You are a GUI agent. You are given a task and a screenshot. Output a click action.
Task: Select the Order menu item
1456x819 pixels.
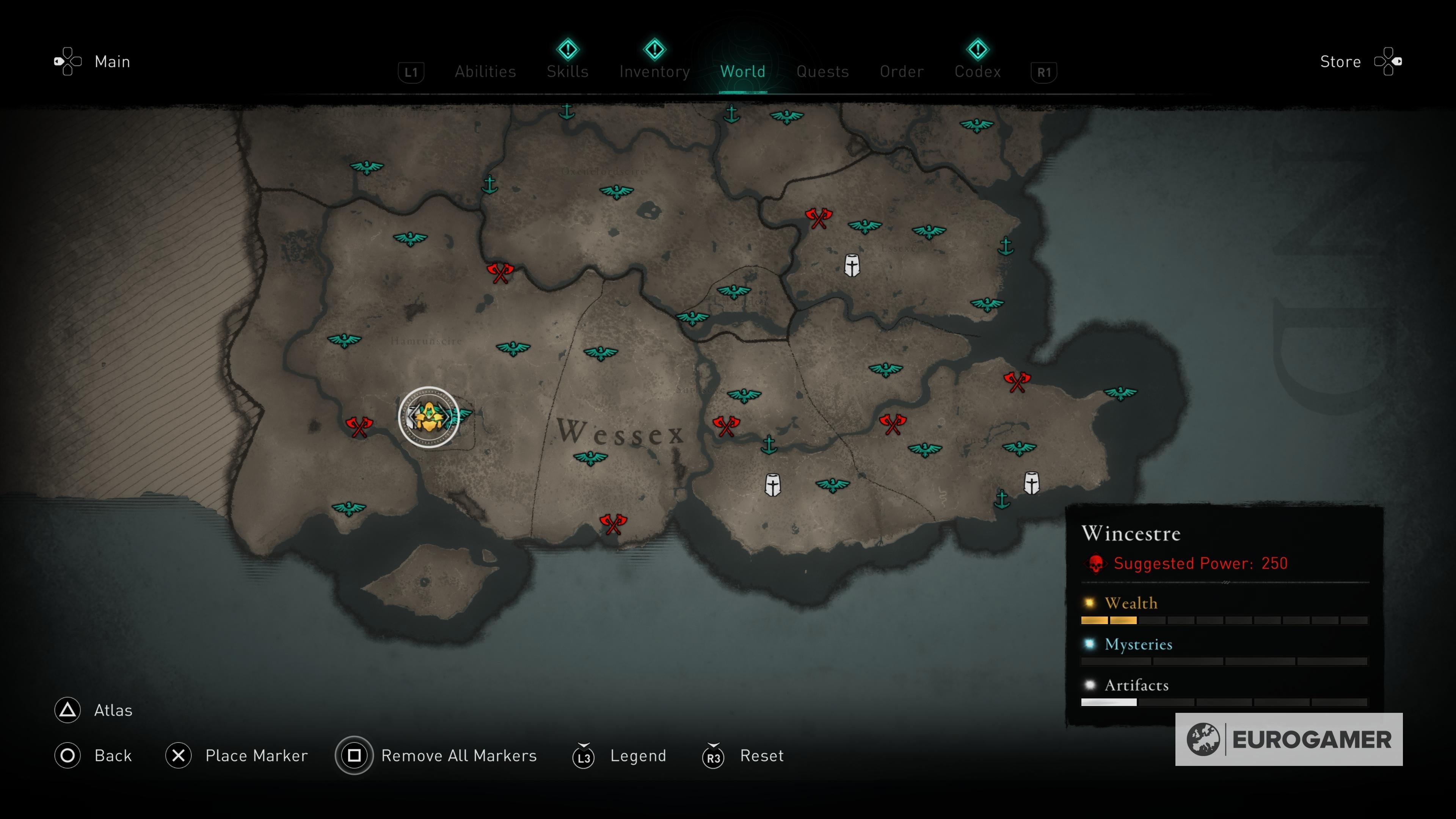pos(901,71)
